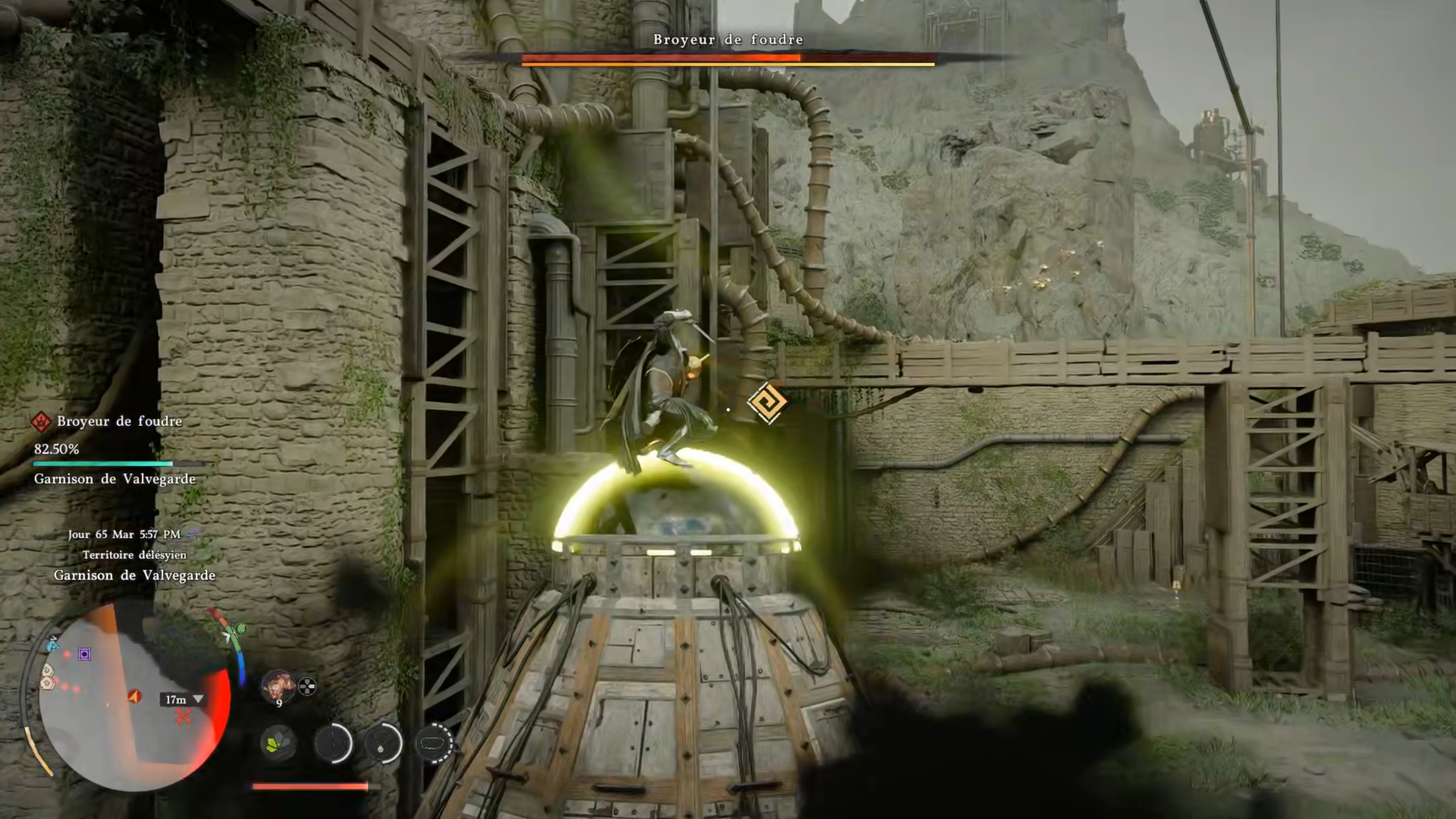Select the dashed-ring ability slot
This screenshot has height=819, width=1456.
tap(435, 743)
